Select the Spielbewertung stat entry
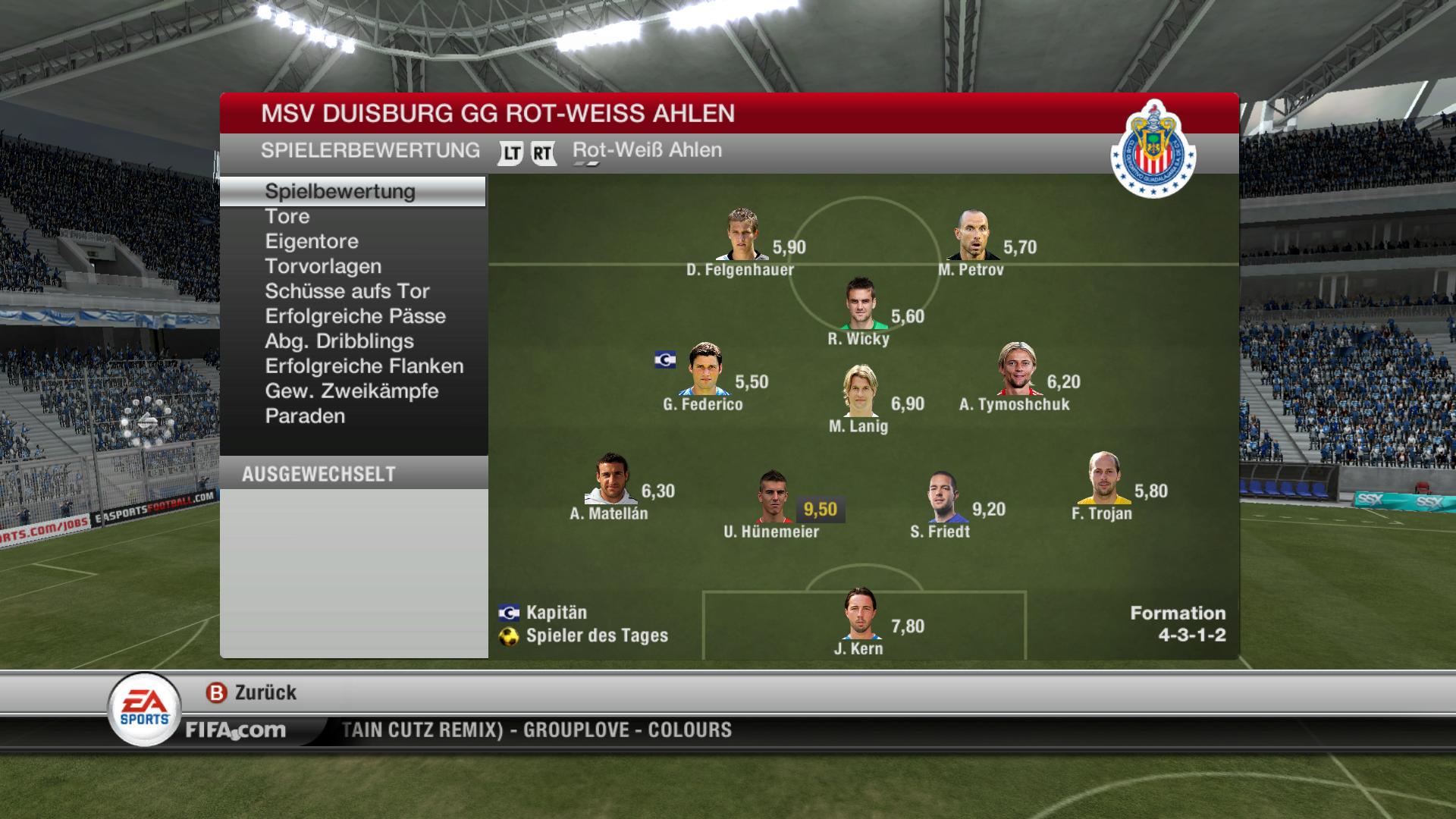This screenshot has width=1456, height=819. pyautogui.click(x=340, y=192)
